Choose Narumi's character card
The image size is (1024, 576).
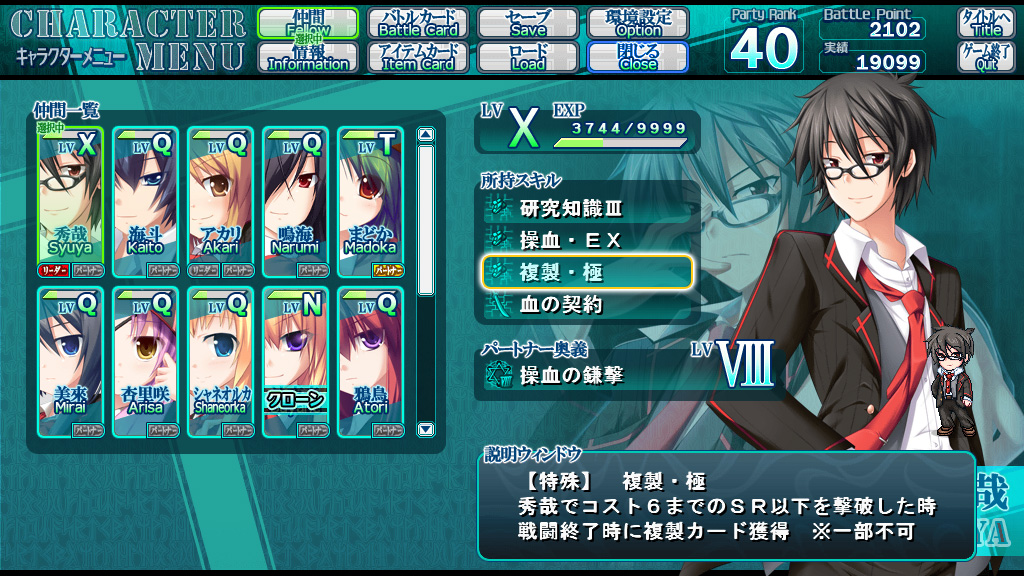click(x=296, y=201)
